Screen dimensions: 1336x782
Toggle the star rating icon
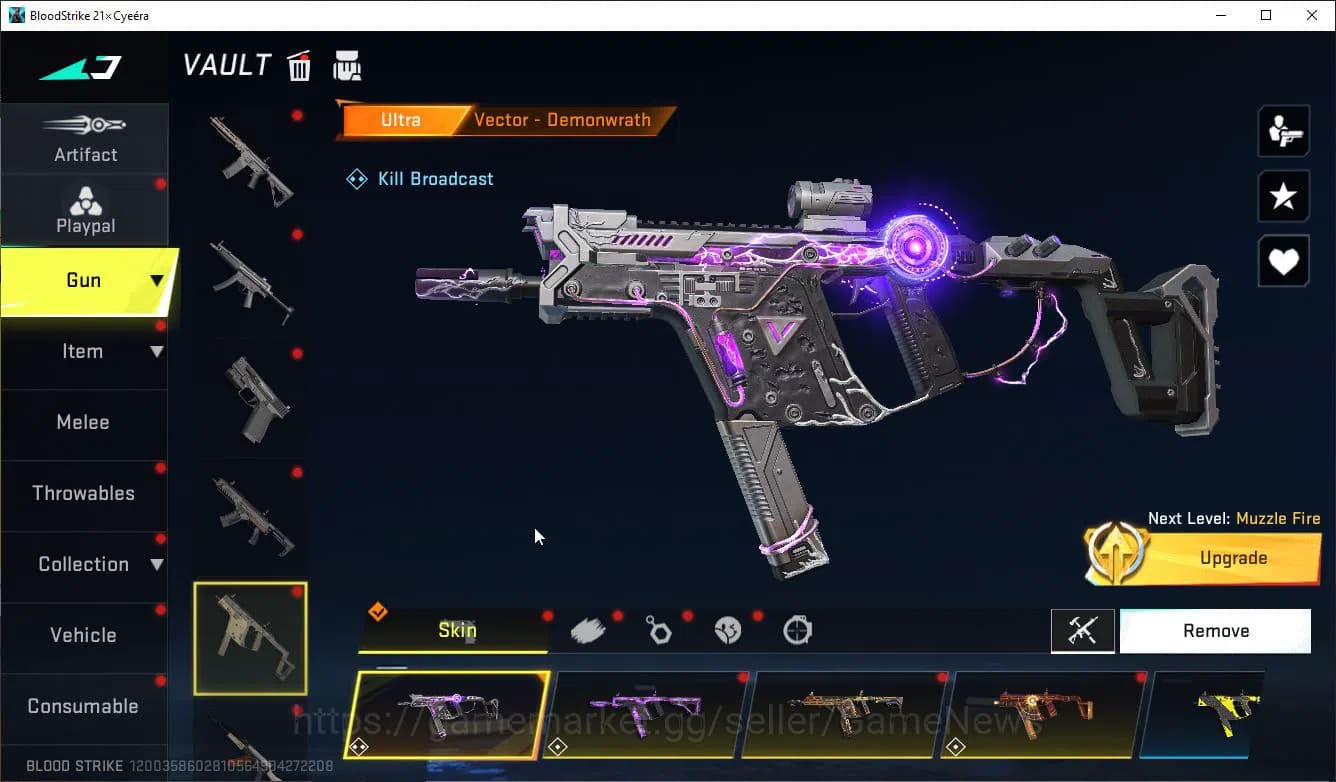[x=1283, y=196]
